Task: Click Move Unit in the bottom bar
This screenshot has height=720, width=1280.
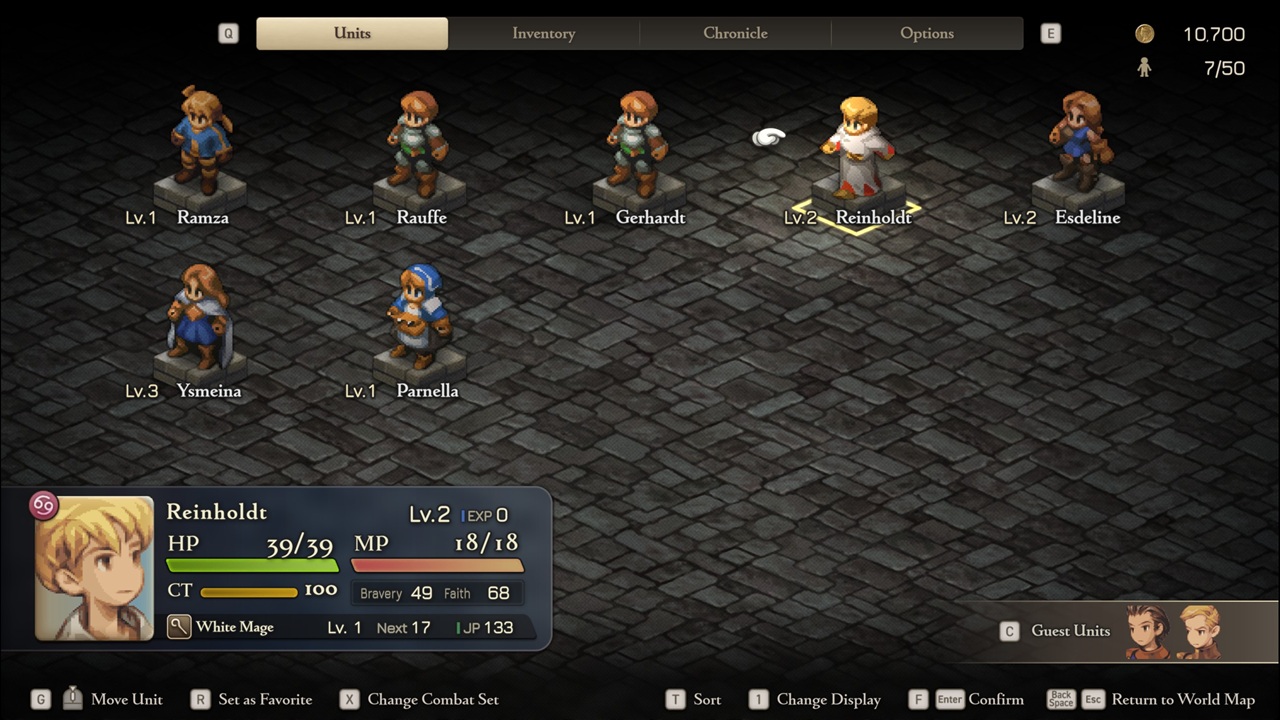Action: (126, 699)
